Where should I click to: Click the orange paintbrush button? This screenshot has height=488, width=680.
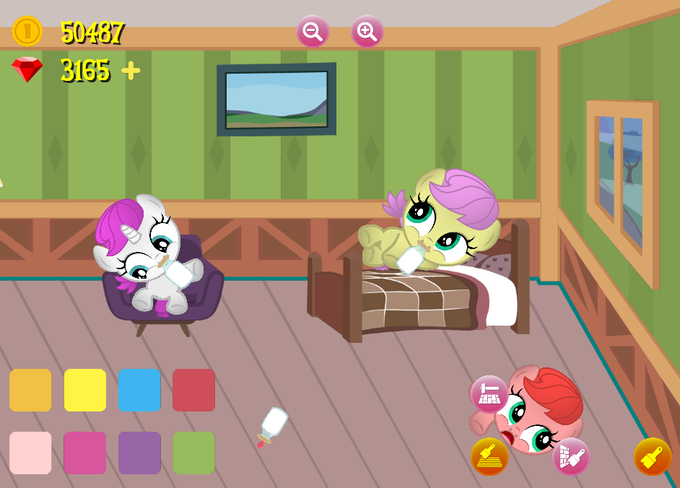pyautogui.click(x=652, y=456)
